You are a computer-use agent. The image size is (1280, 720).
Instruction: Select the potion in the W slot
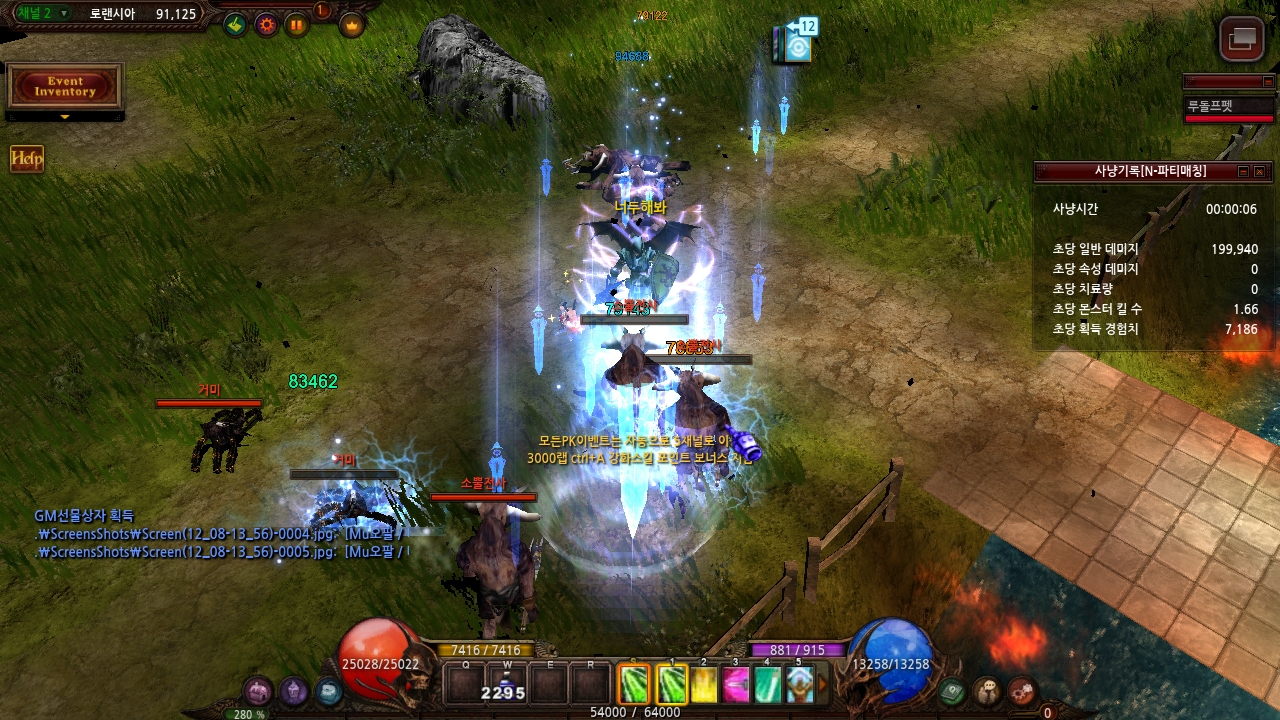[x=508, y=685]
